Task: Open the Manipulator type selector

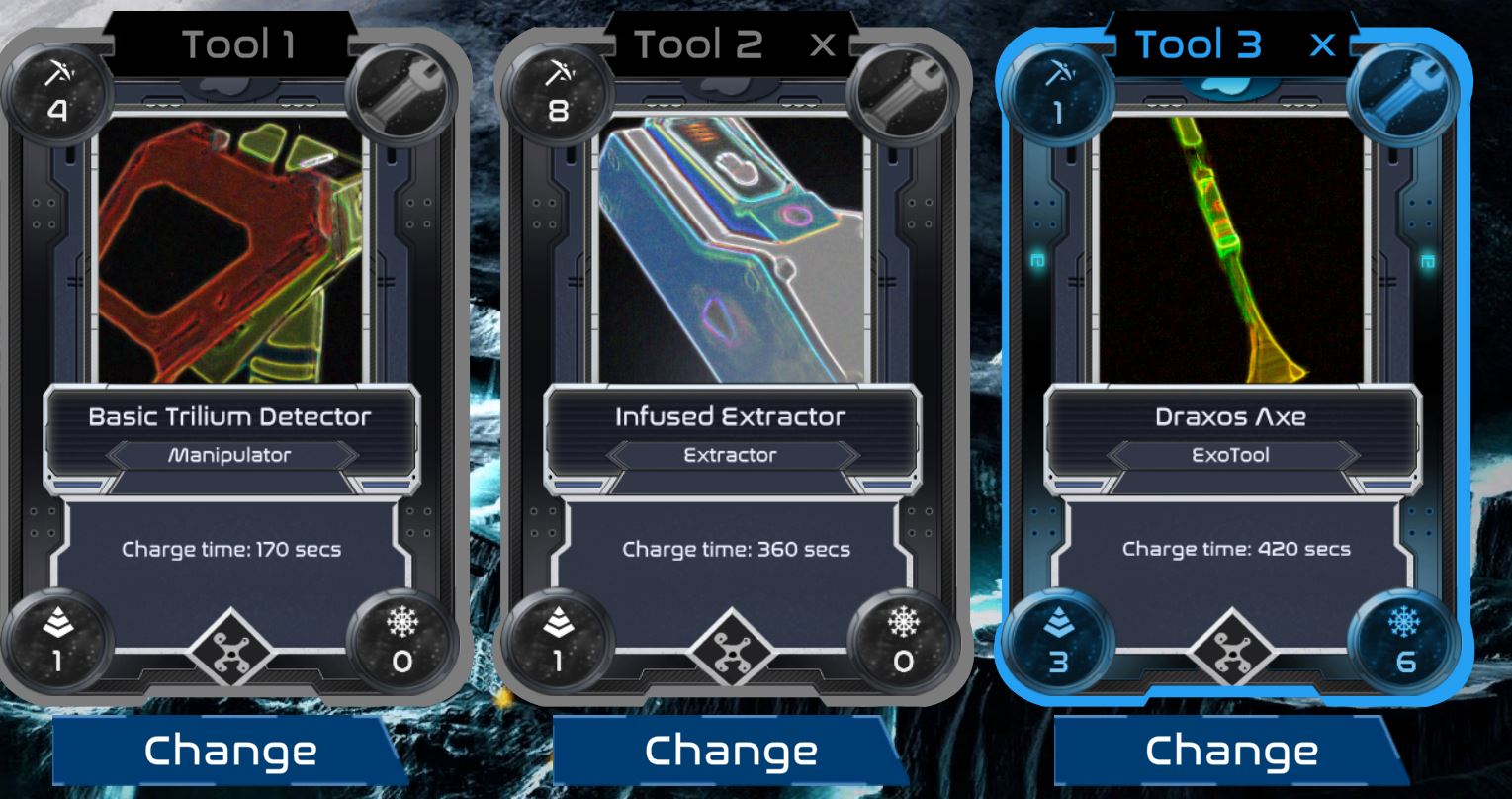Action: [x=229, y=457]
